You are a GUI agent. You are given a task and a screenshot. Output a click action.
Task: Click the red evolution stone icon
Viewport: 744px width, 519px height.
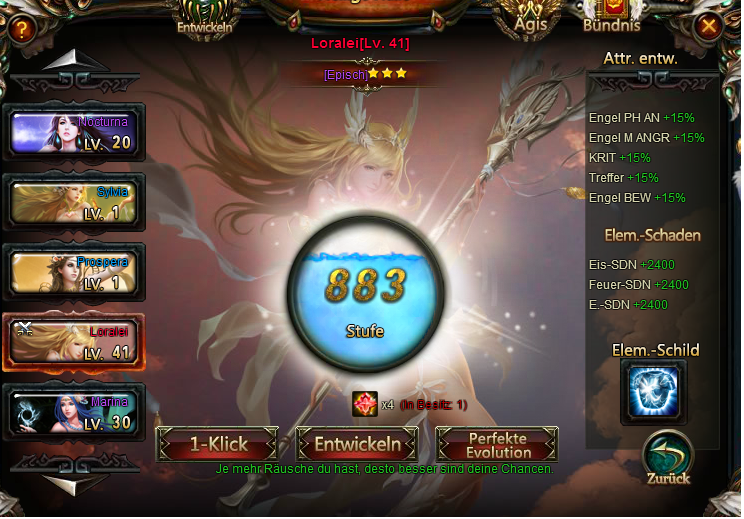tap(364, 404)
